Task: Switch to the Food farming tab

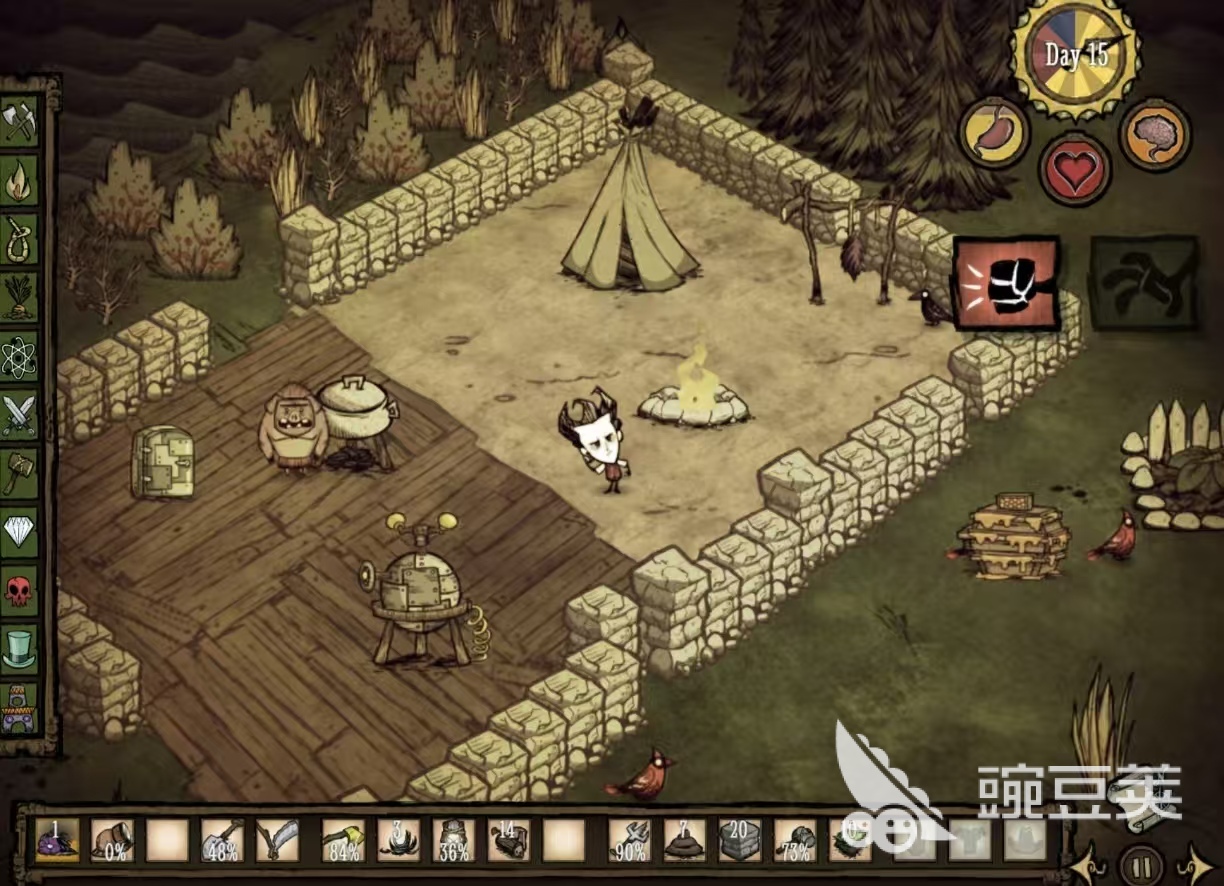Action: pyautogui.click(x=20, y=298)
